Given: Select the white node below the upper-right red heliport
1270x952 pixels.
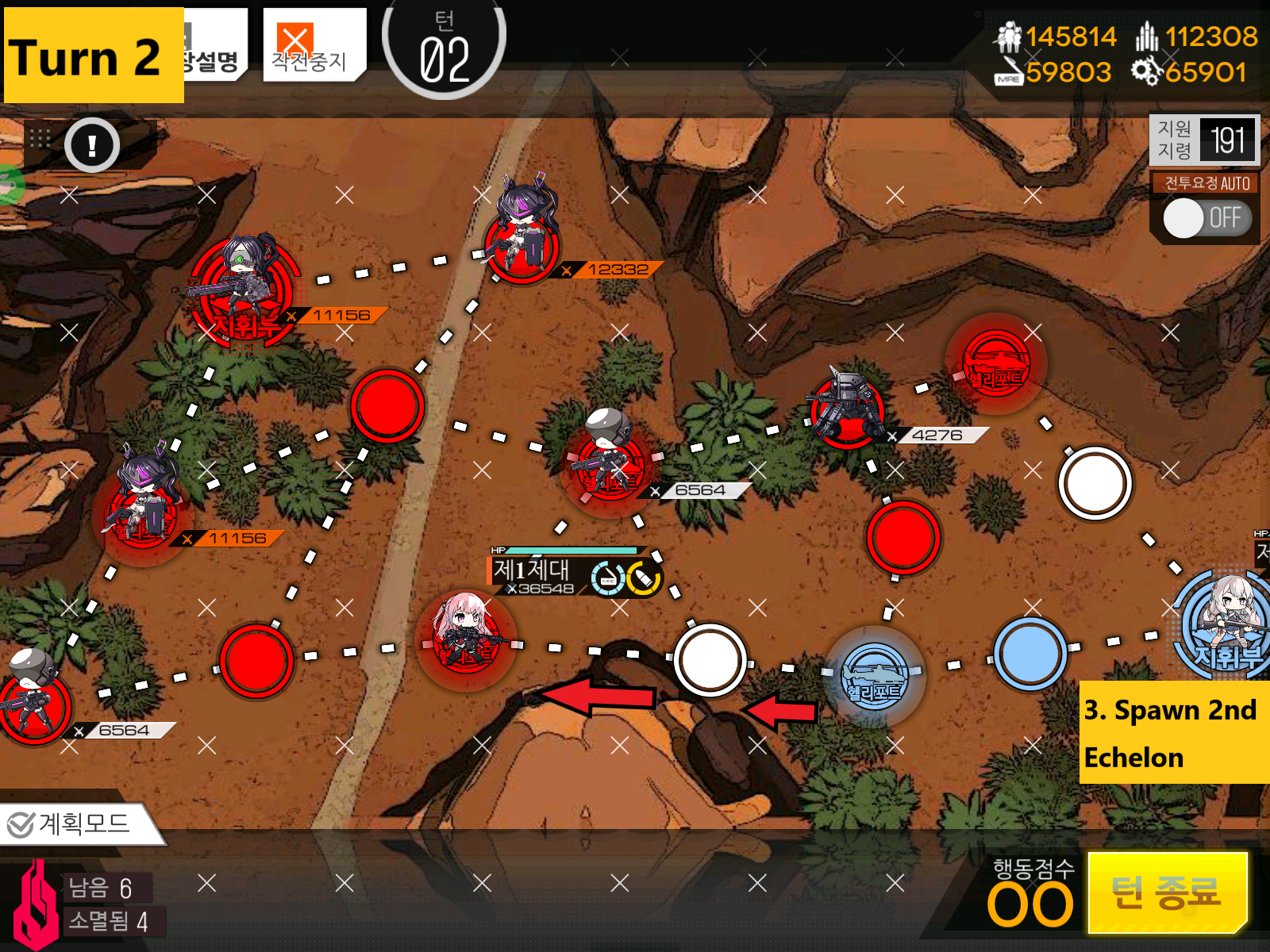Looking at the screenshot, I should (1095, 483).
